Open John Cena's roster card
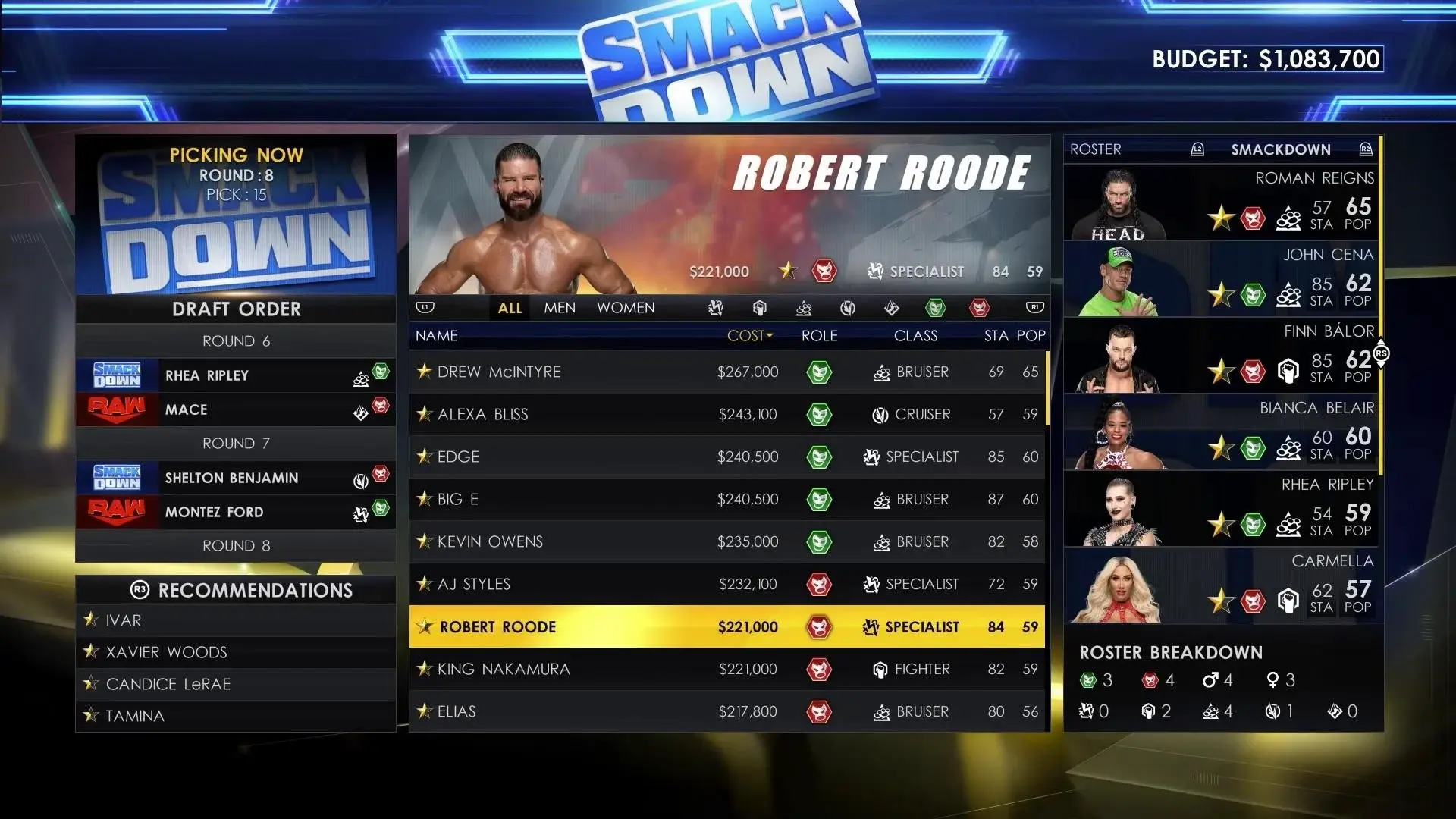The width and height of the screenshot is (1456, 819). pyautogui.click(x=1221, y=280)
